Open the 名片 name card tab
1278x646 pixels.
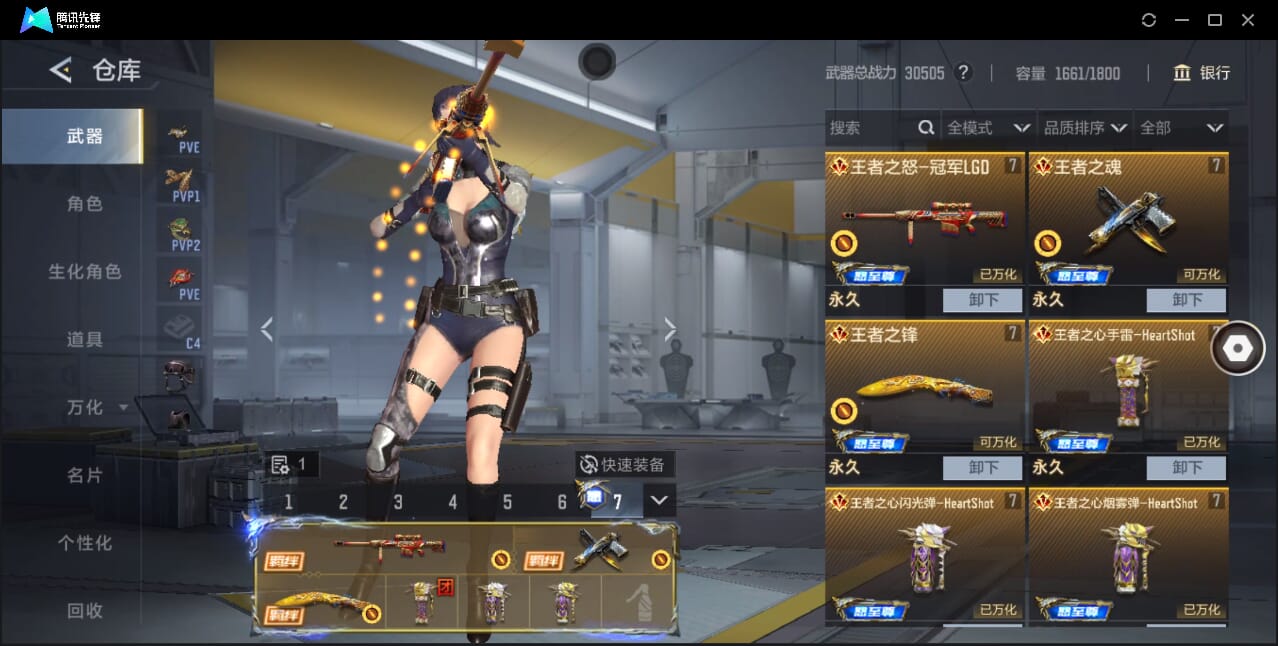point(85,475)
